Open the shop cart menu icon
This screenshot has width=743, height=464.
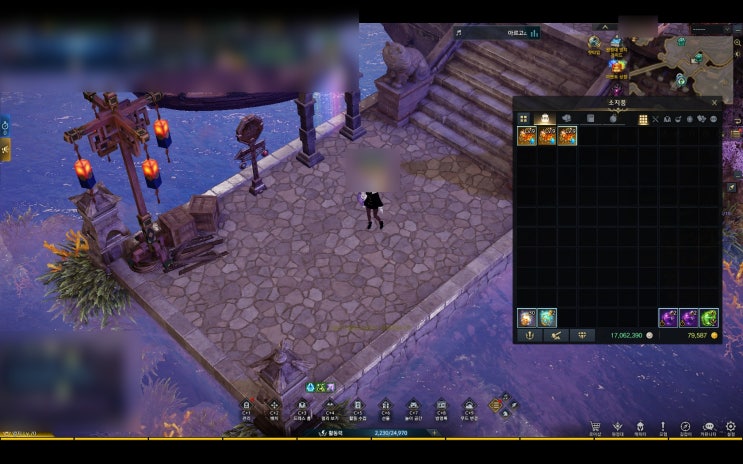pyautogui.click(x=595, y=427)
